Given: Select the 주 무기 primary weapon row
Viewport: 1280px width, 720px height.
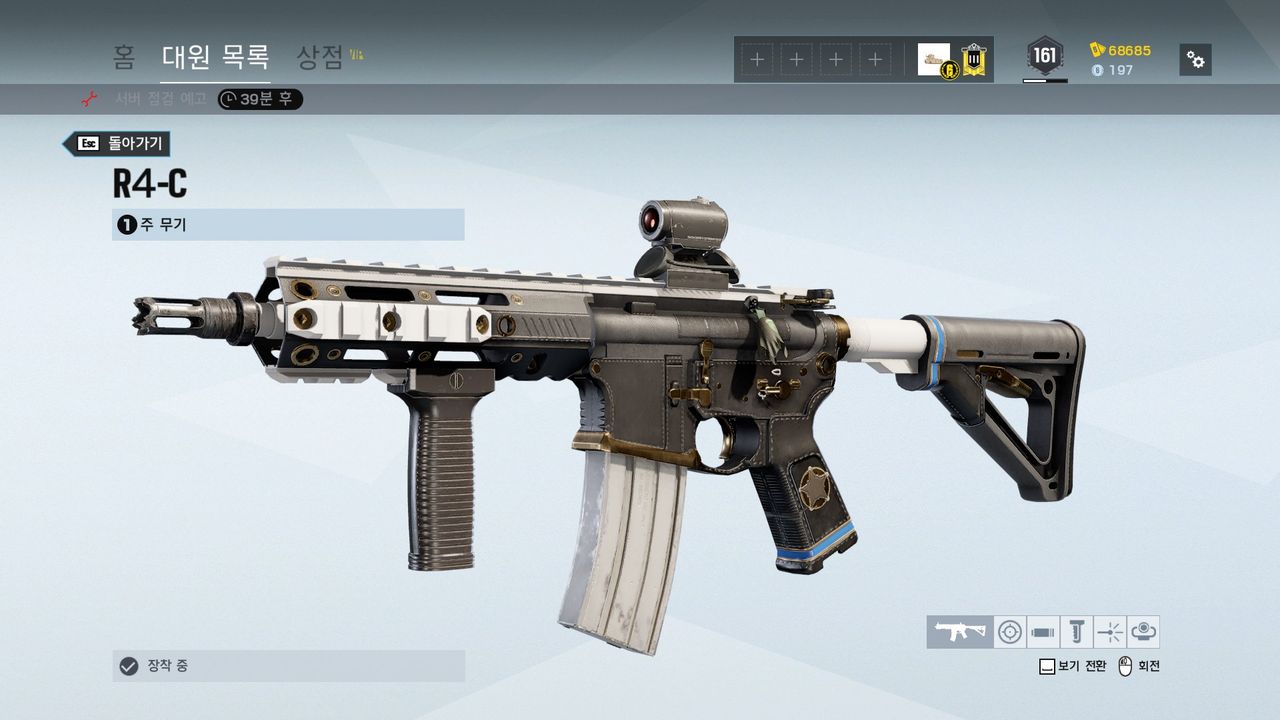Looking at the screenshot, I should (x=288, y=225).
